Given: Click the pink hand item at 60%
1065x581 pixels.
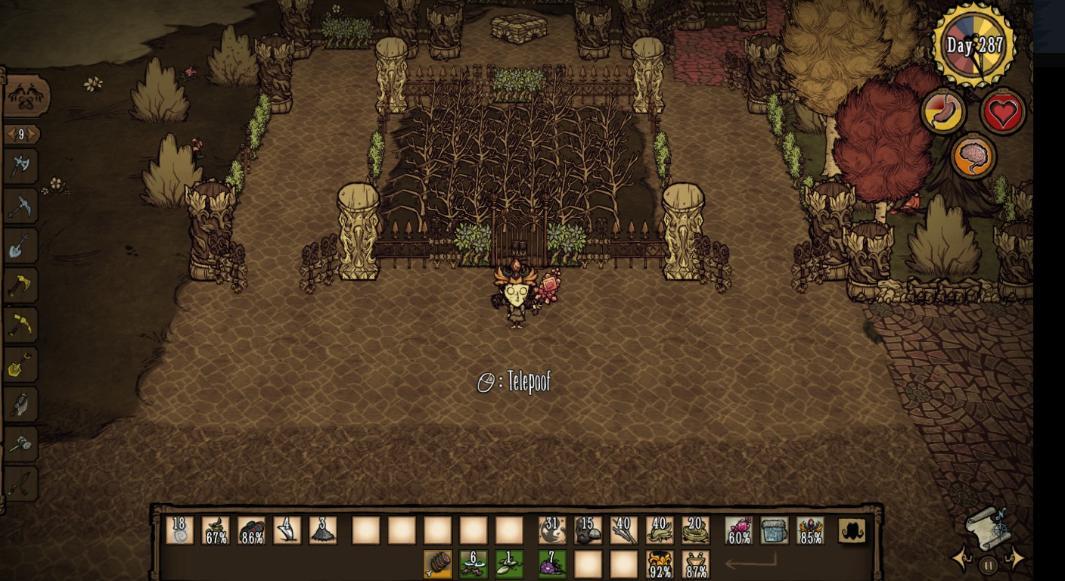Looking at the screenshot, I should coord(738,530).
